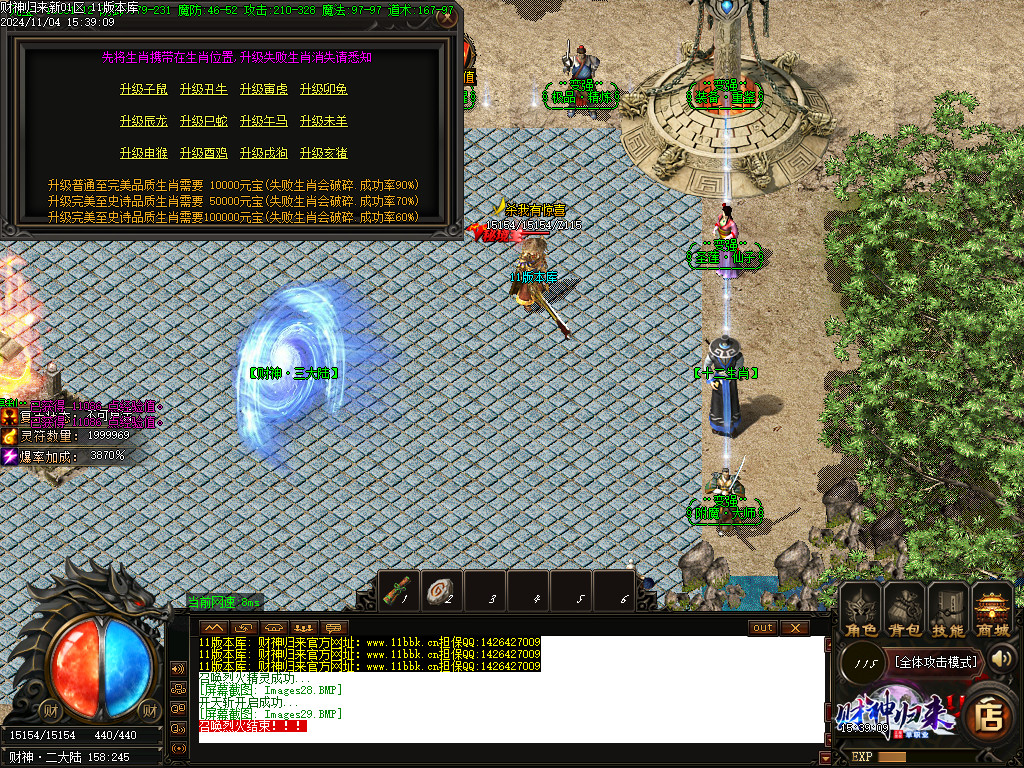Select the 升级丑牛 zodiac upgrade option
The height and width of the screenshot is (768, 1024).
point(204,90)
